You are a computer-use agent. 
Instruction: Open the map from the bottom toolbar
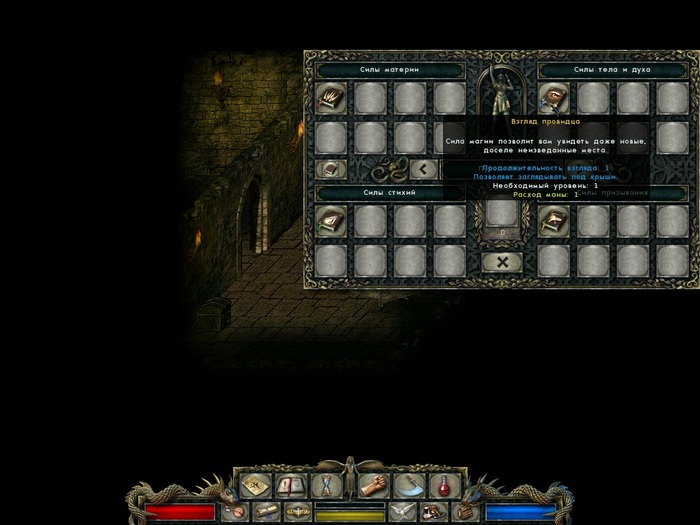pos(255,486)
